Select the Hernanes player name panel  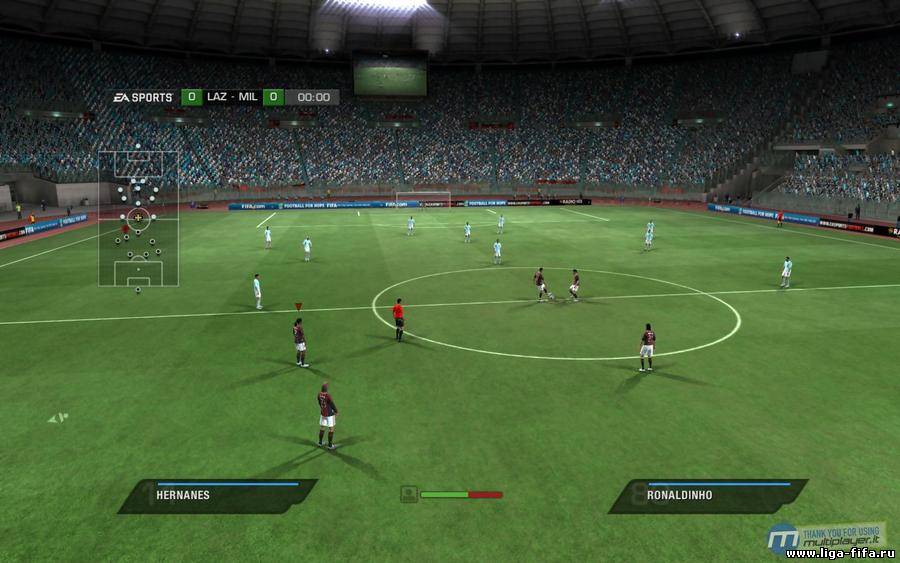pyautogui.click(x=218, y=495)
